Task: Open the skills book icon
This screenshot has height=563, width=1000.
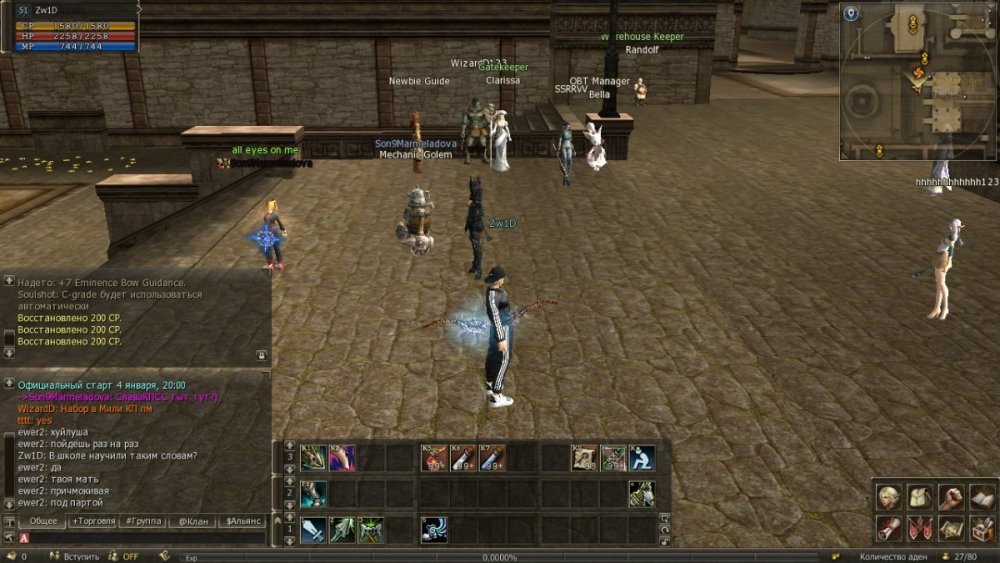Action: [x=981, y=497]
